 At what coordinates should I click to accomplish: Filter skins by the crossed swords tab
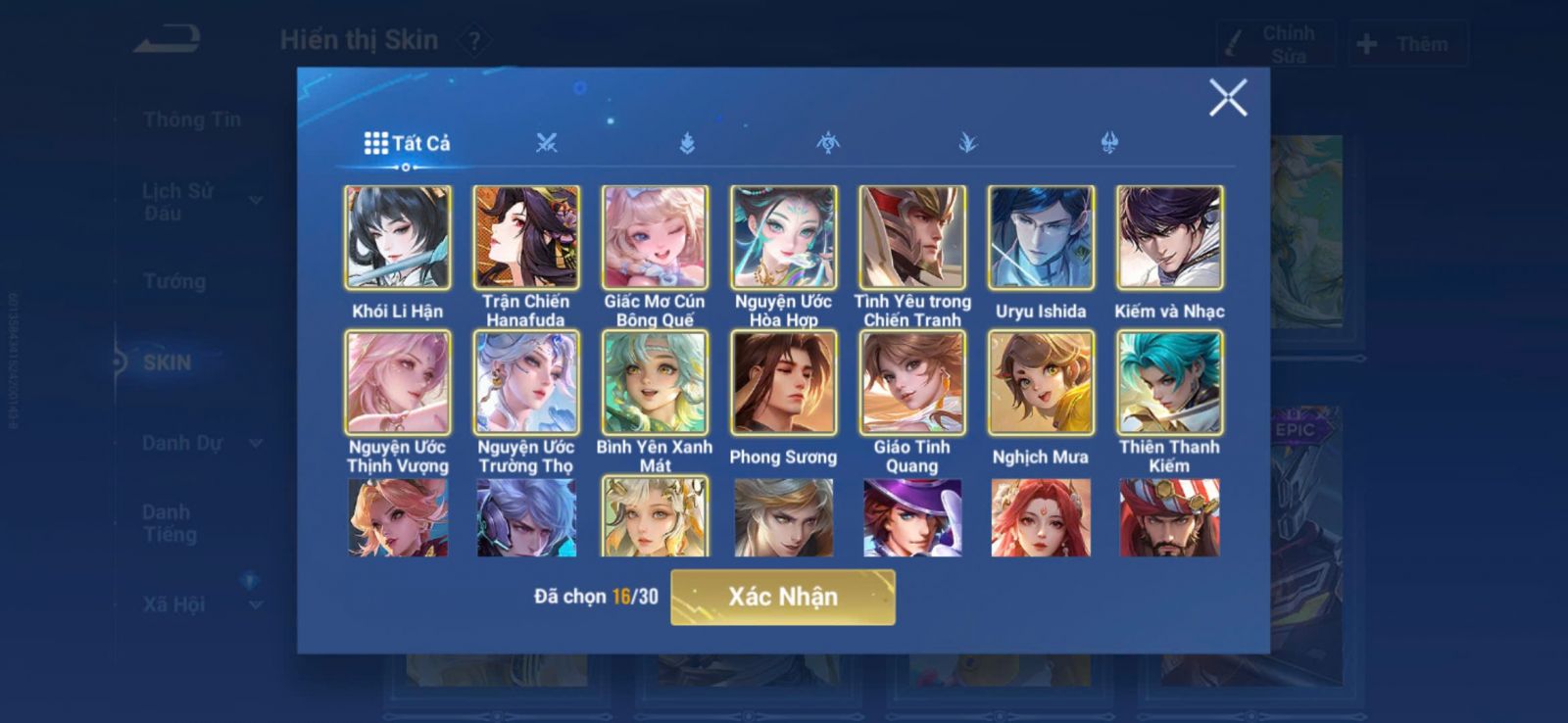tap(547, 144)
